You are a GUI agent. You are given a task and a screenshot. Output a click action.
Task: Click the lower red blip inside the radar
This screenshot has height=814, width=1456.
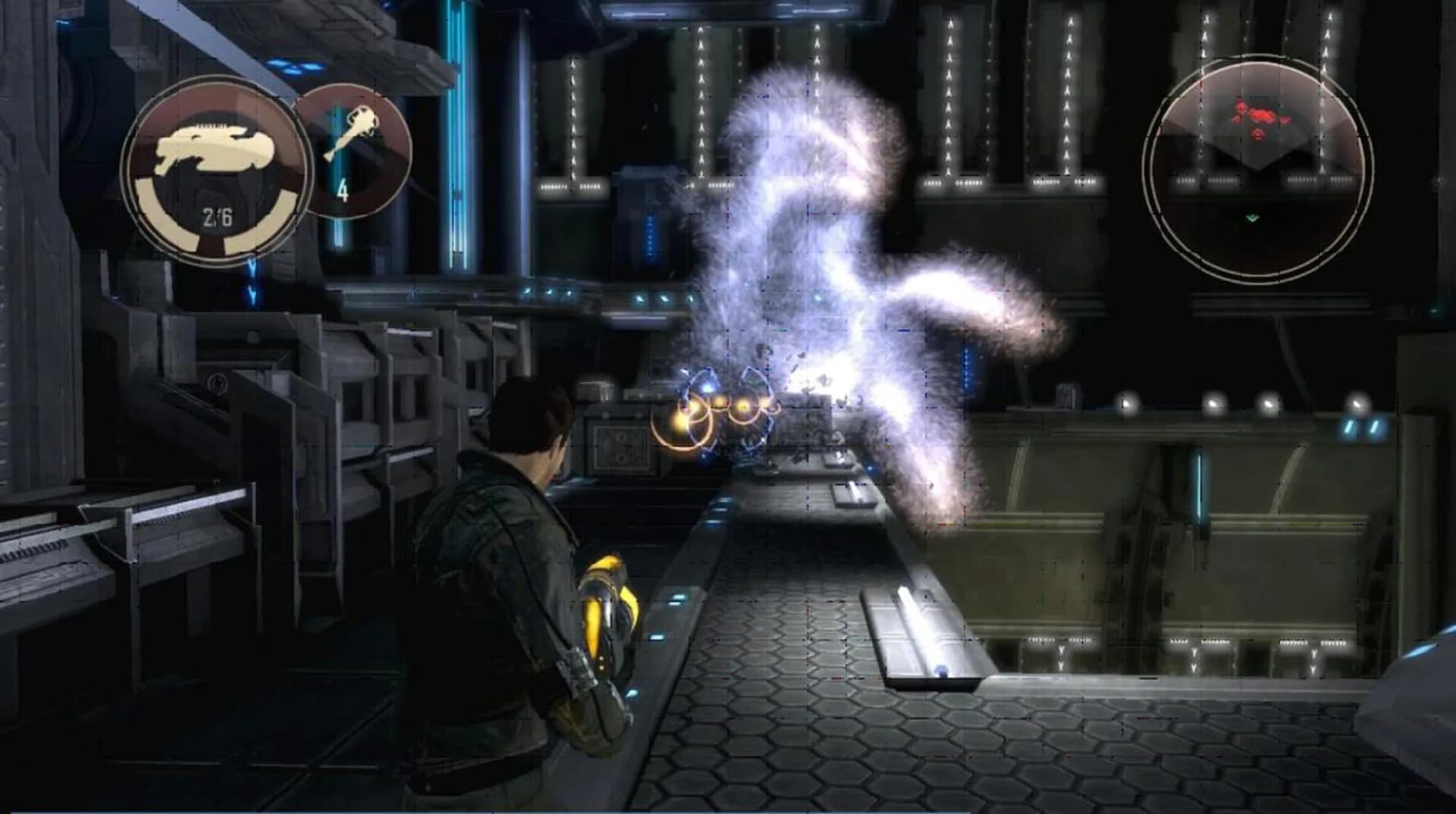pos(1257,135)
